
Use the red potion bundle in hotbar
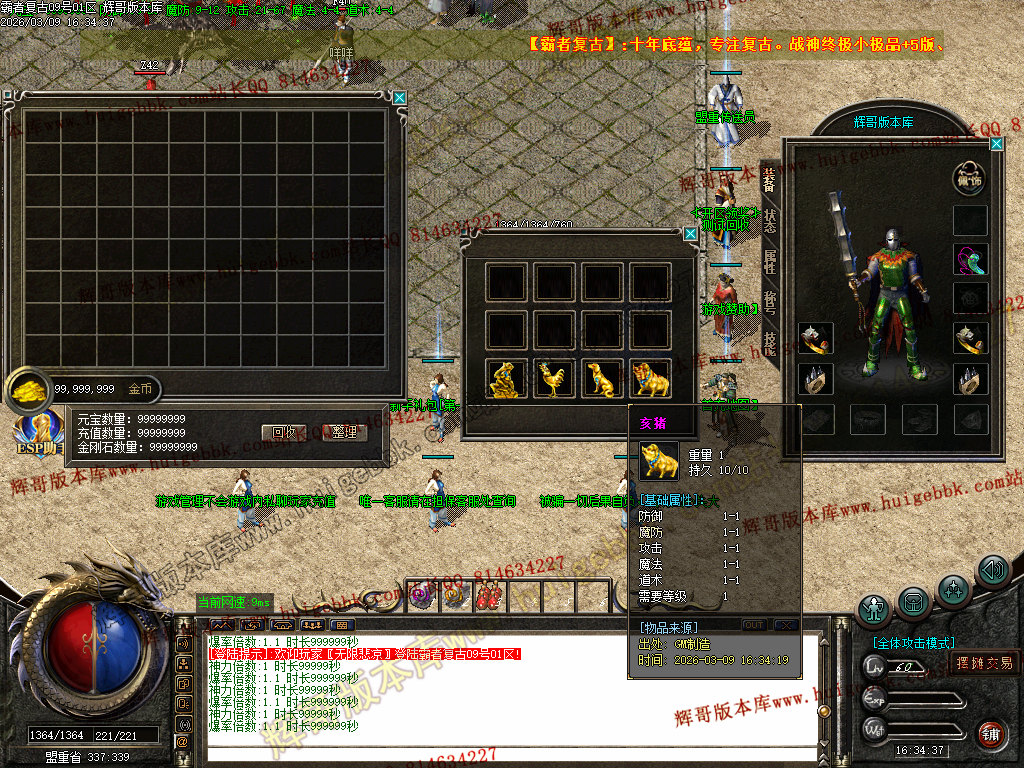pos(489,596)
